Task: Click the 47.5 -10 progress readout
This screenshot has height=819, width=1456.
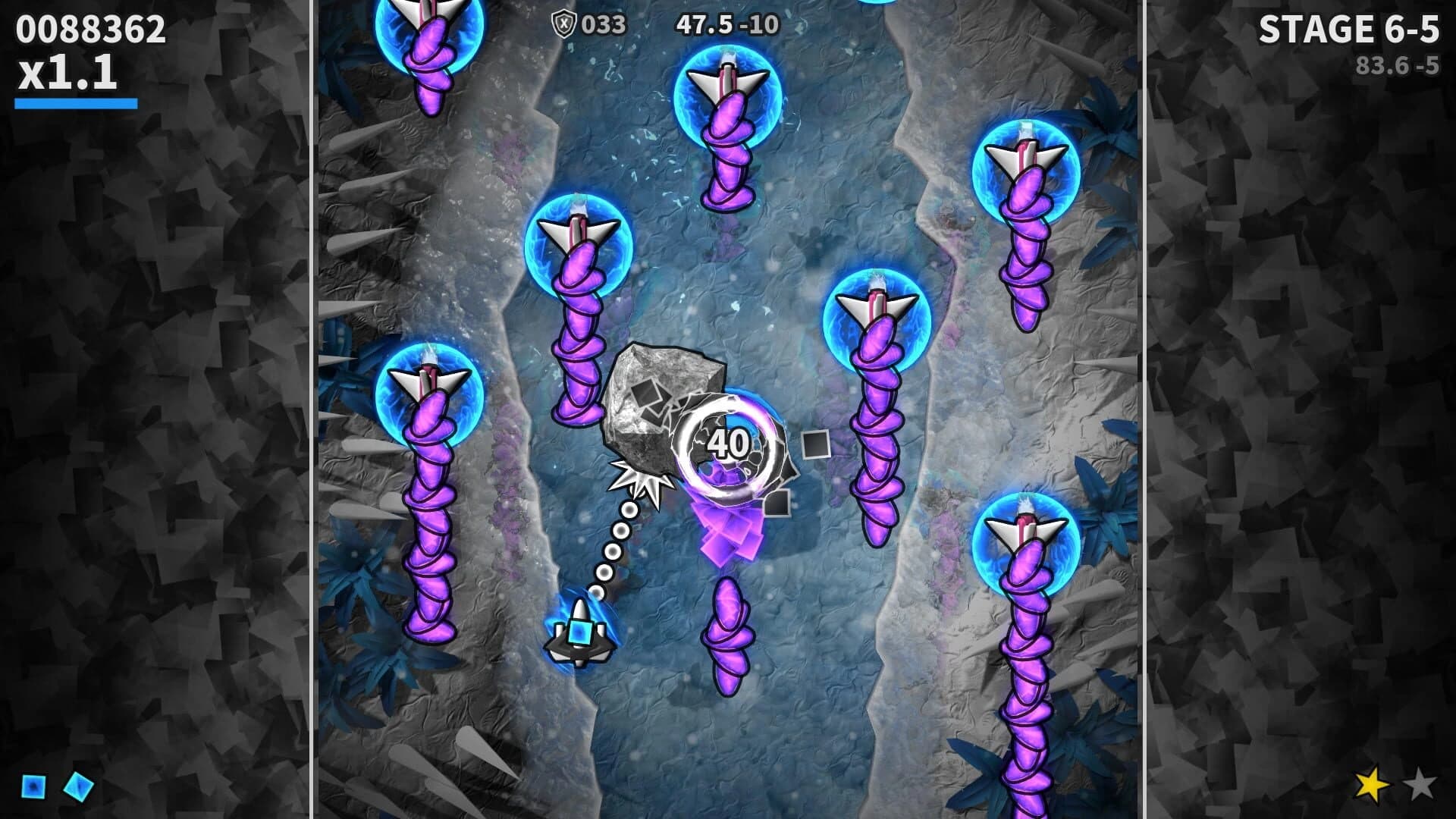Action: tap(728, 23)
